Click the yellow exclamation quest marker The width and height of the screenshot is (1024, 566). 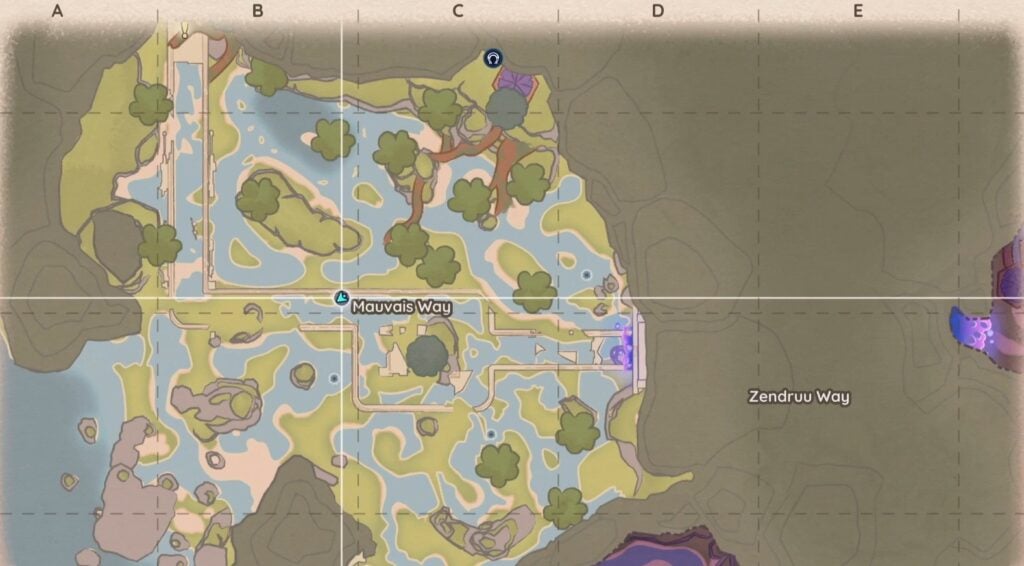point(185,33)
